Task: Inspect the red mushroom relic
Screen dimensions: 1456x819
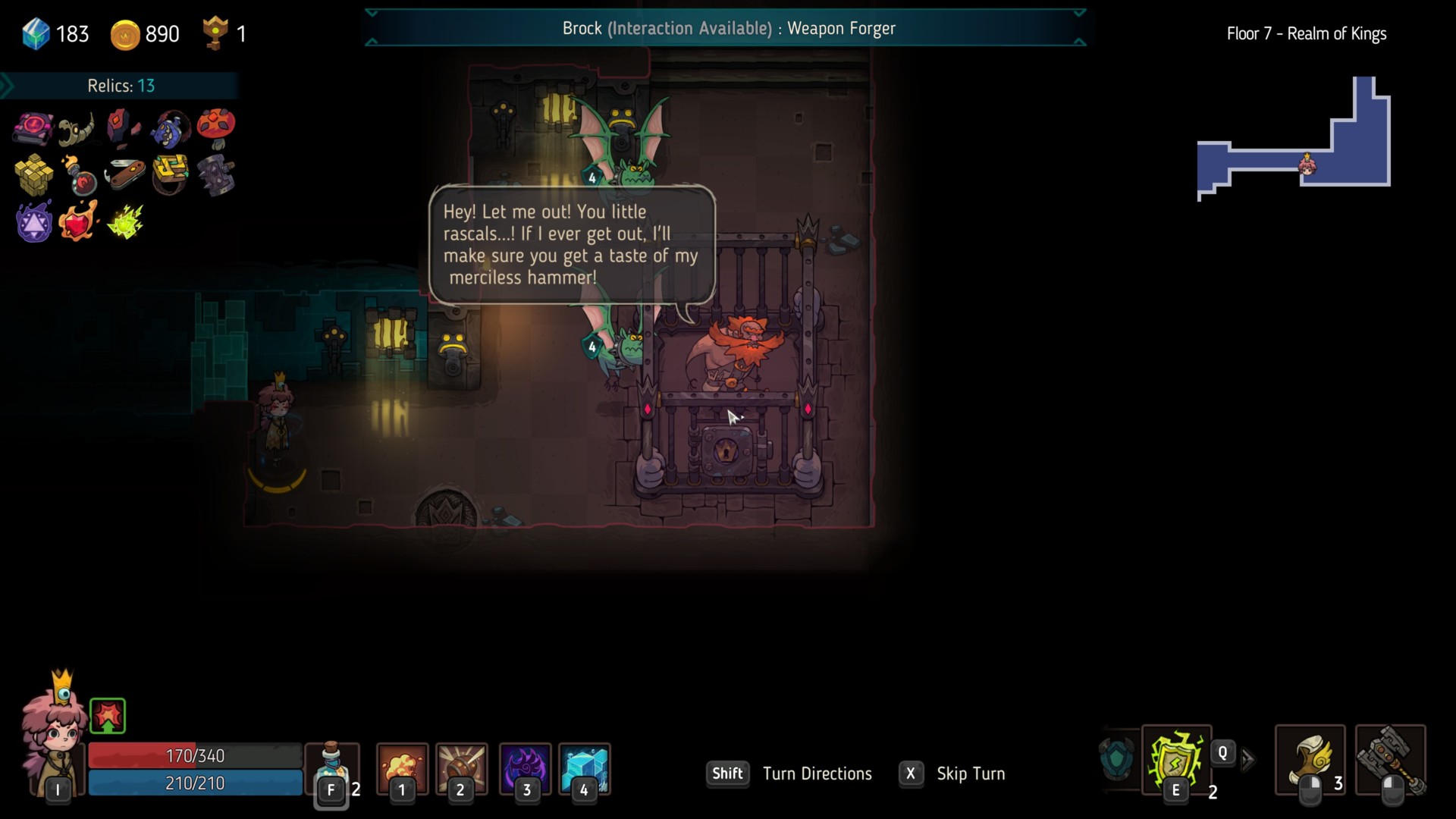Action: (x=216, y=127)
